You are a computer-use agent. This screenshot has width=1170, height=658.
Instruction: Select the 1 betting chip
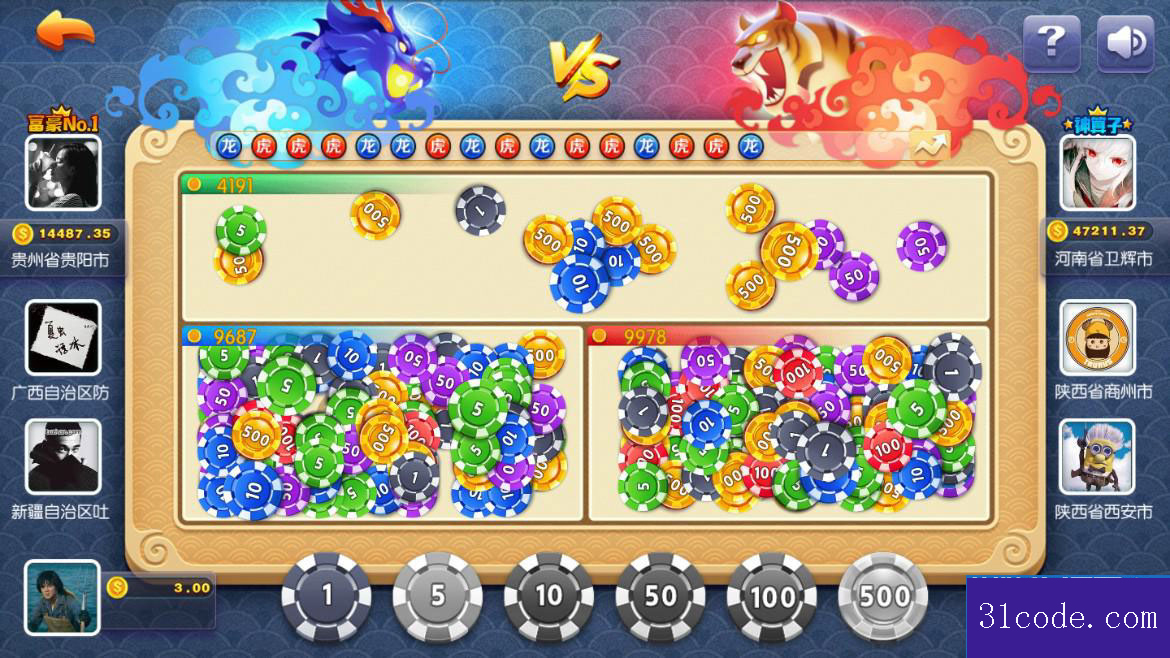[x=326, y=597]
